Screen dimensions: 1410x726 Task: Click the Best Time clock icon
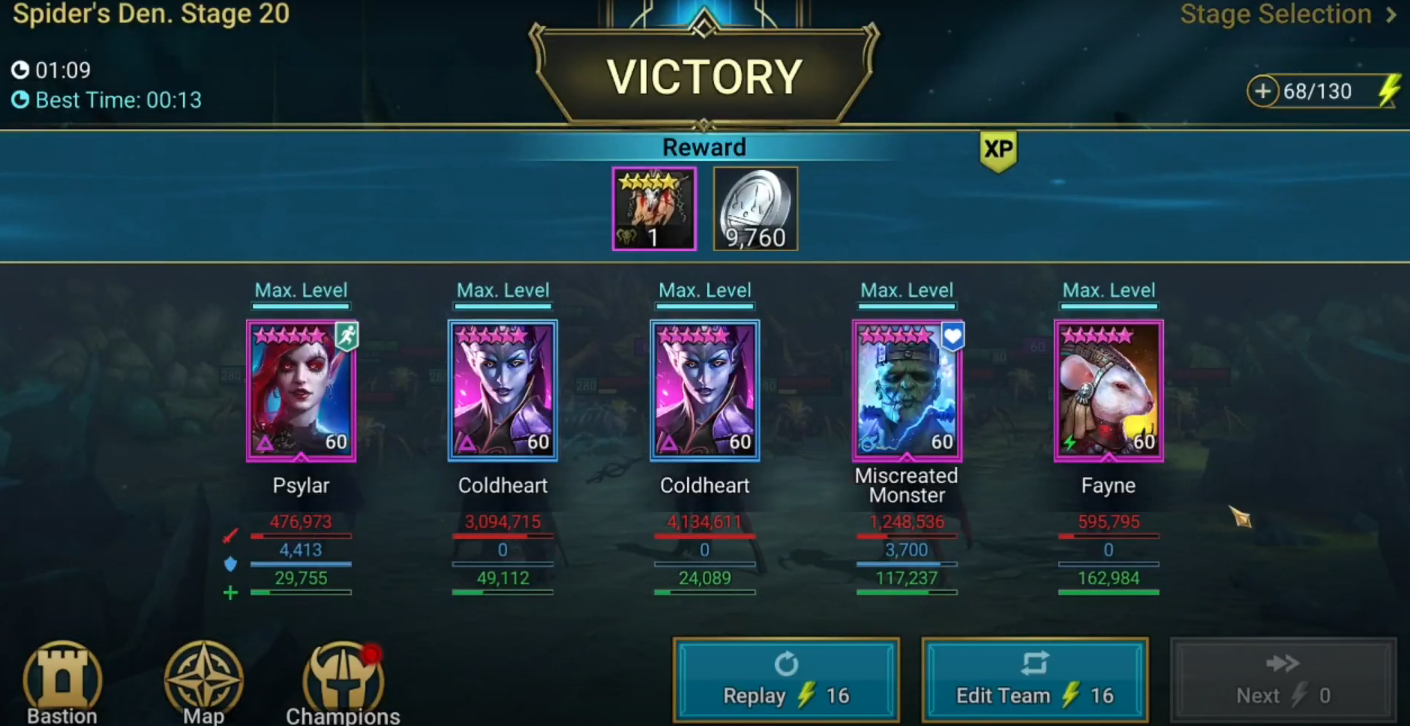(22, 100)
